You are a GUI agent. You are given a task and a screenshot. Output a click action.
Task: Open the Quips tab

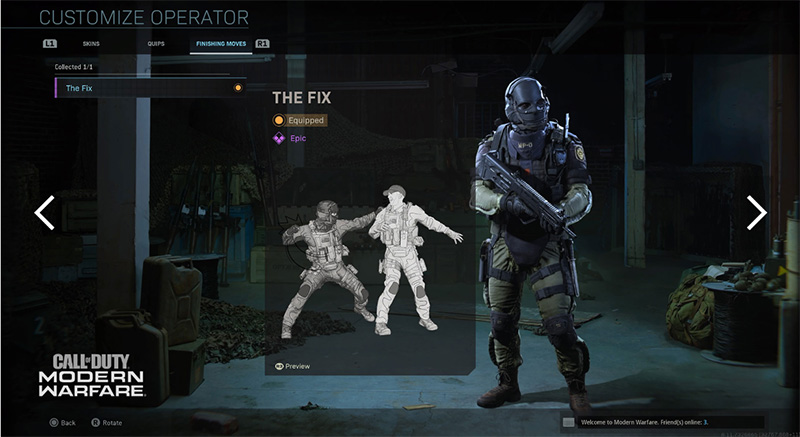(155, 45)
